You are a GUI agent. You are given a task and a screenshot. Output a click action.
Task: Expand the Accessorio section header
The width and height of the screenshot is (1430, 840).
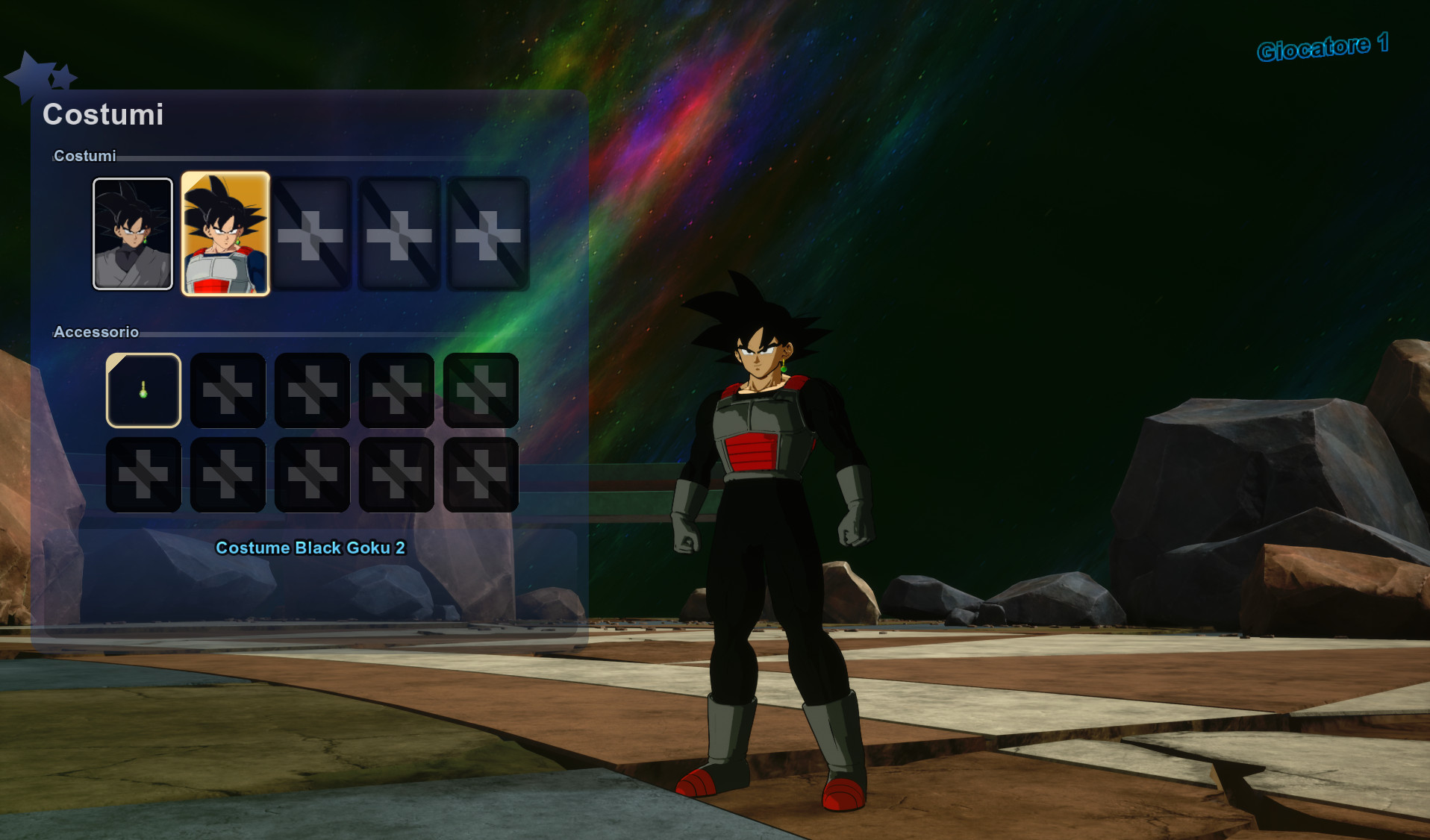(x=96, y=331)
